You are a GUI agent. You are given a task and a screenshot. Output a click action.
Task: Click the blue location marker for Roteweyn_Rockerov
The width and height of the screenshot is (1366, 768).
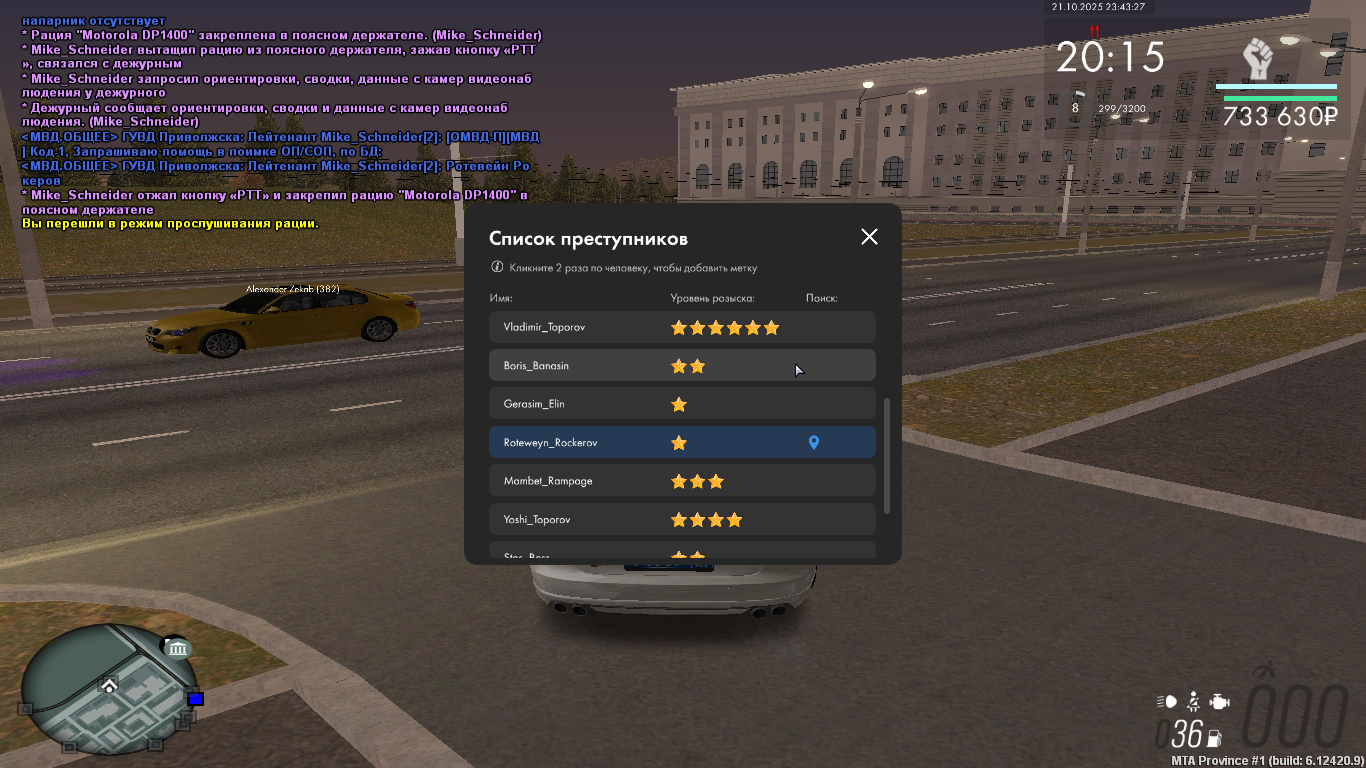pos(814,443)
